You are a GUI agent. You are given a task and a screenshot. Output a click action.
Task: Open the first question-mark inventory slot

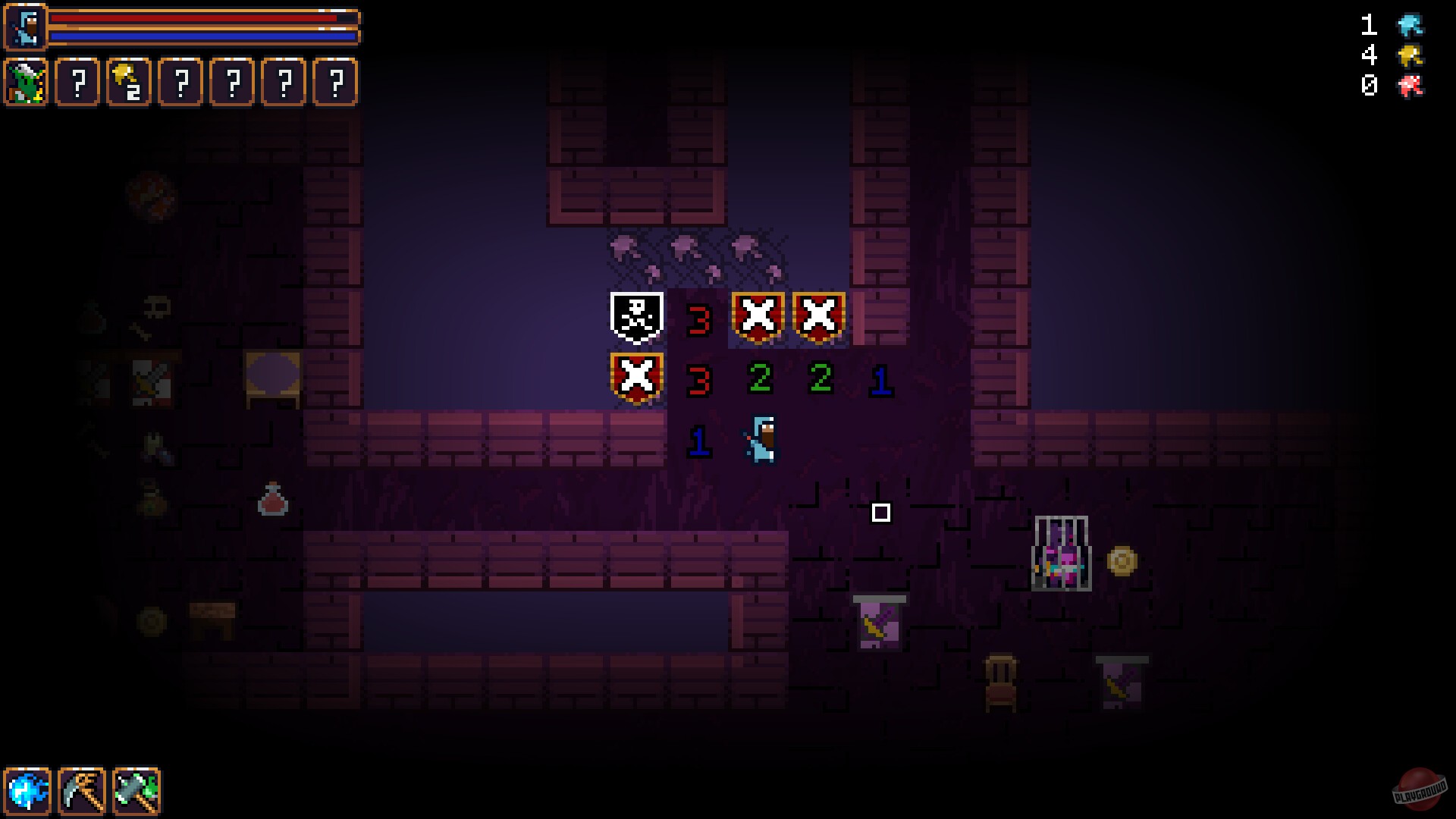[78, 83]
